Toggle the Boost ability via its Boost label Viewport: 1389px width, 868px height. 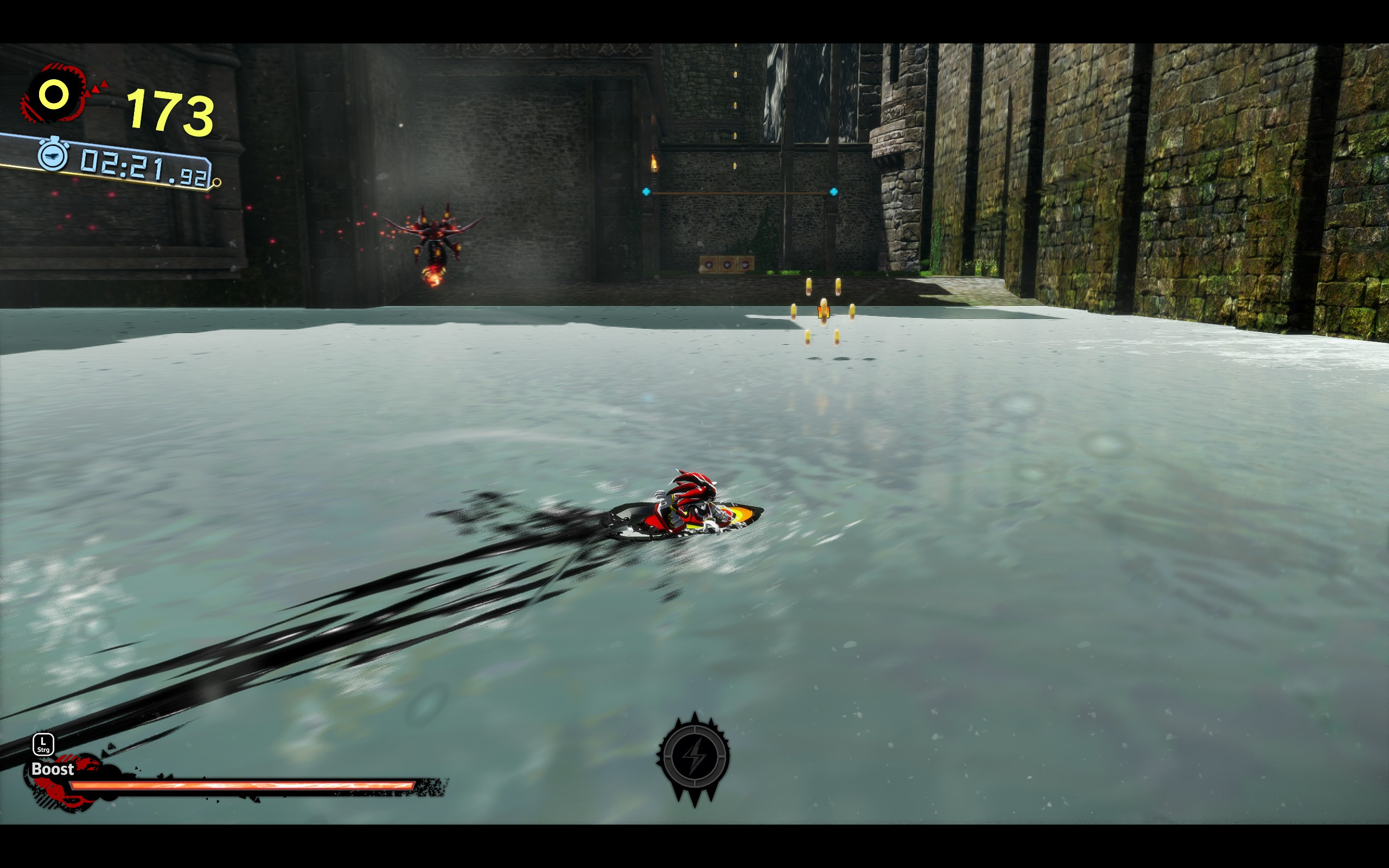point(53,769)
